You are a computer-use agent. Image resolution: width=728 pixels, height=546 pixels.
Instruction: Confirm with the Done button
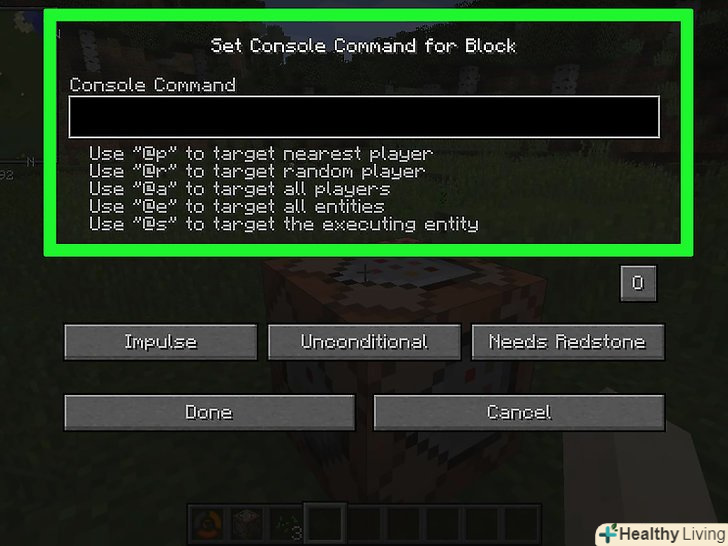click(209, 412)
